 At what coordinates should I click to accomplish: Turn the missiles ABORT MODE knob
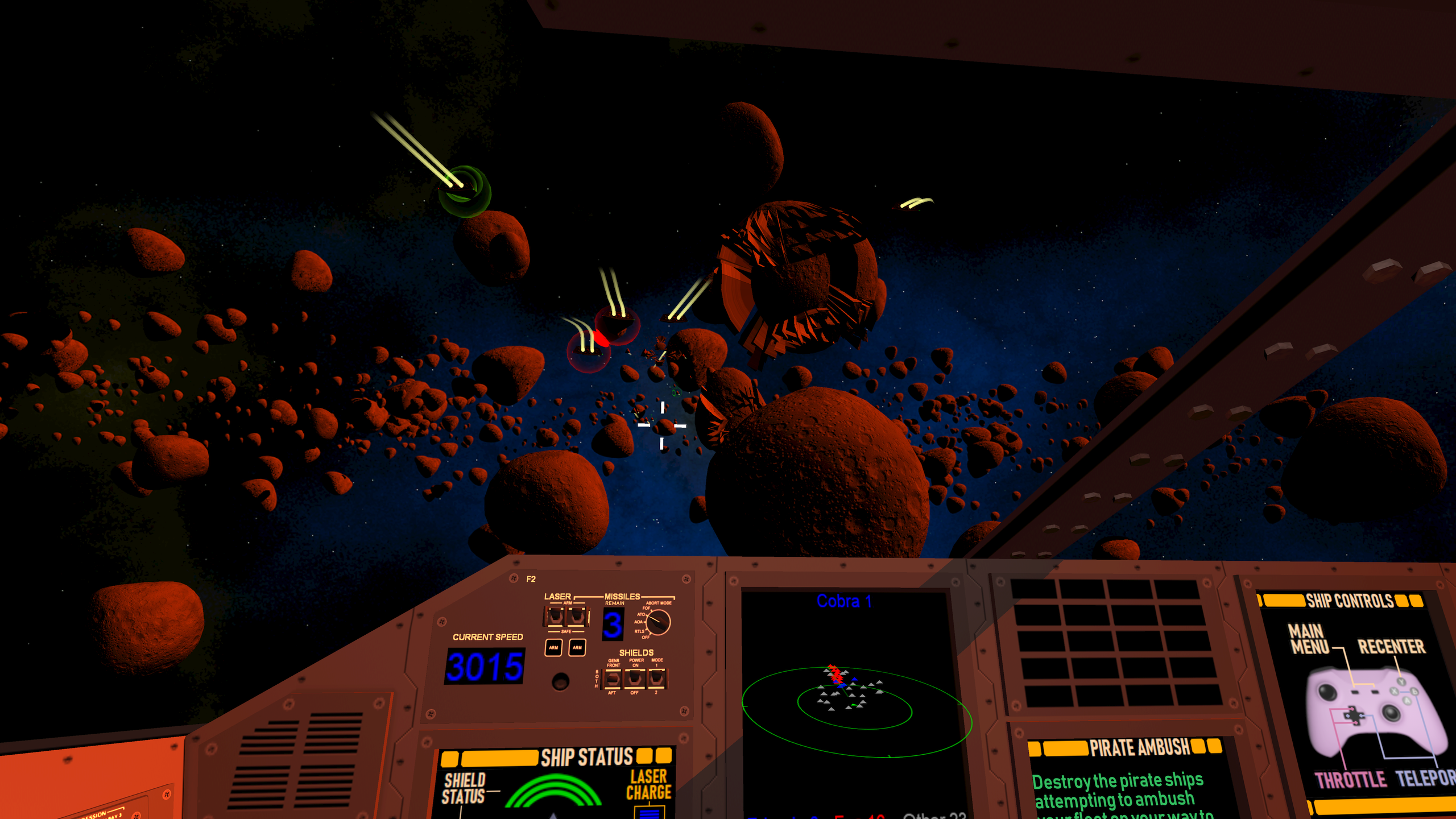pos(658,622)
